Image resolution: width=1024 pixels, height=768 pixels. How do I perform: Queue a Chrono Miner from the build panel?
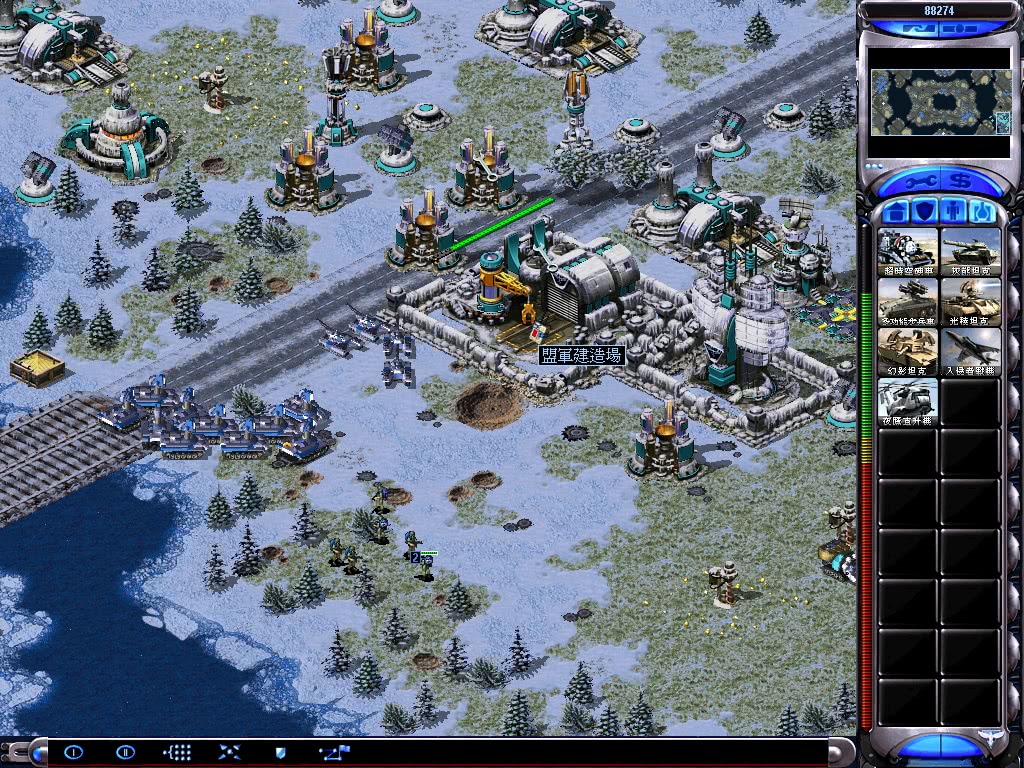[908, 252]
